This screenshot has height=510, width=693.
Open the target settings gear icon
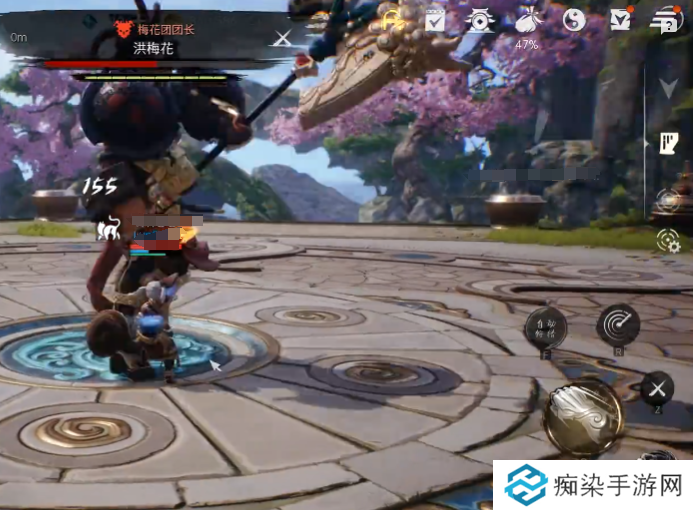click(x=667, y=240)
